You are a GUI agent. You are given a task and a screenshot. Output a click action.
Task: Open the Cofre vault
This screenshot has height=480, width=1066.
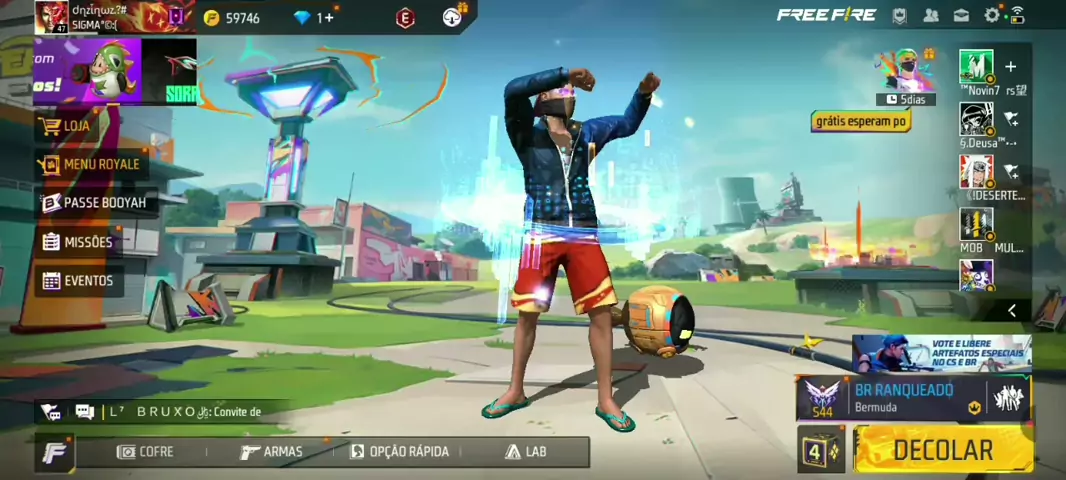[146, 452]
